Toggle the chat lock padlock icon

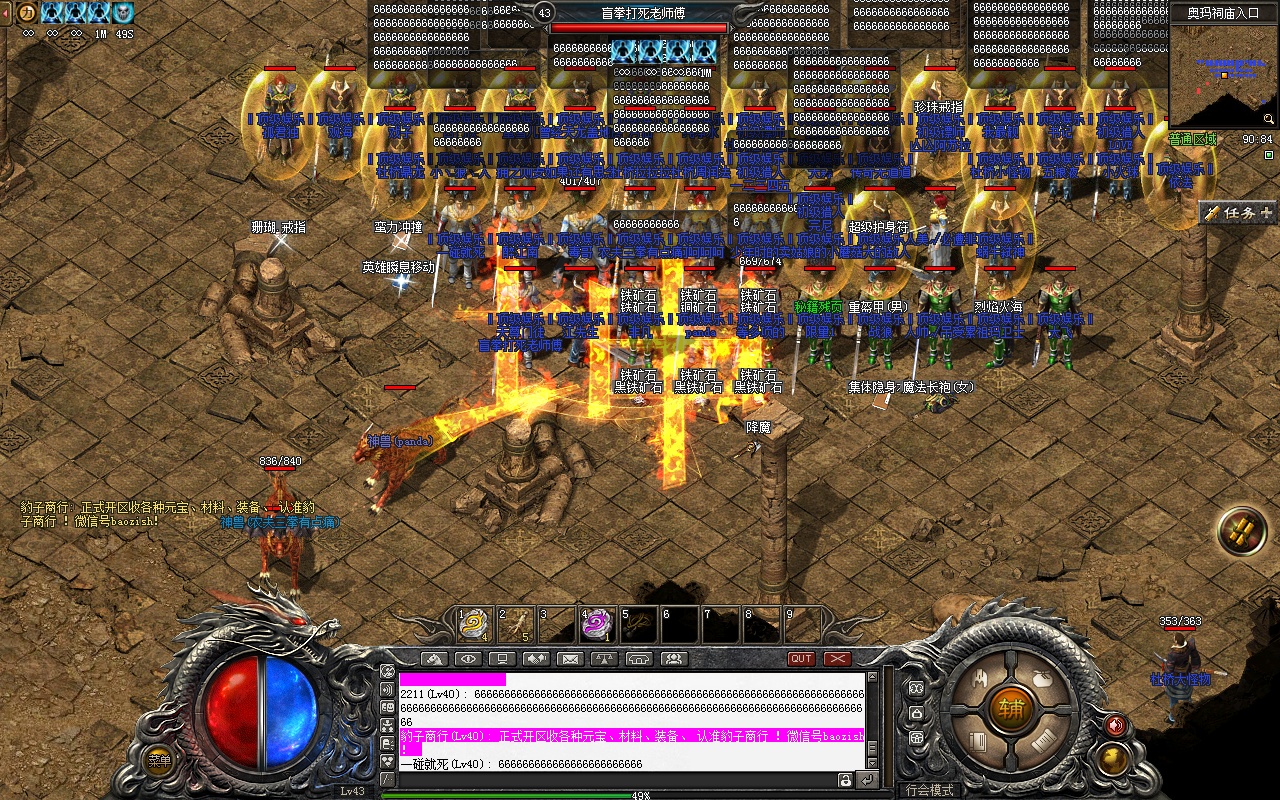[x=846, y=780]
